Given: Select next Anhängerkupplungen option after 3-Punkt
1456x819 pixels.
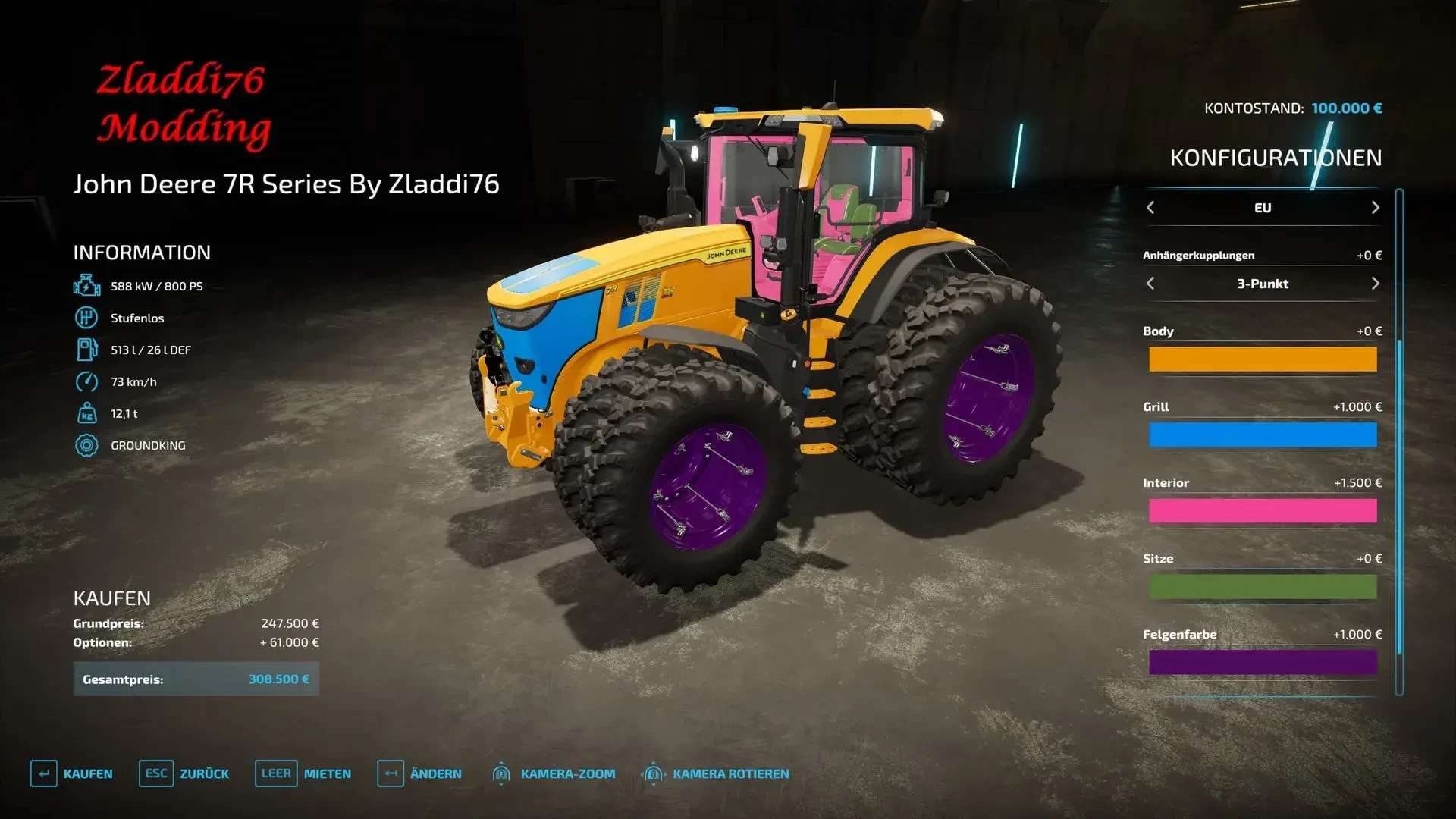Looking at the screenshot, I should [1375, 284].
